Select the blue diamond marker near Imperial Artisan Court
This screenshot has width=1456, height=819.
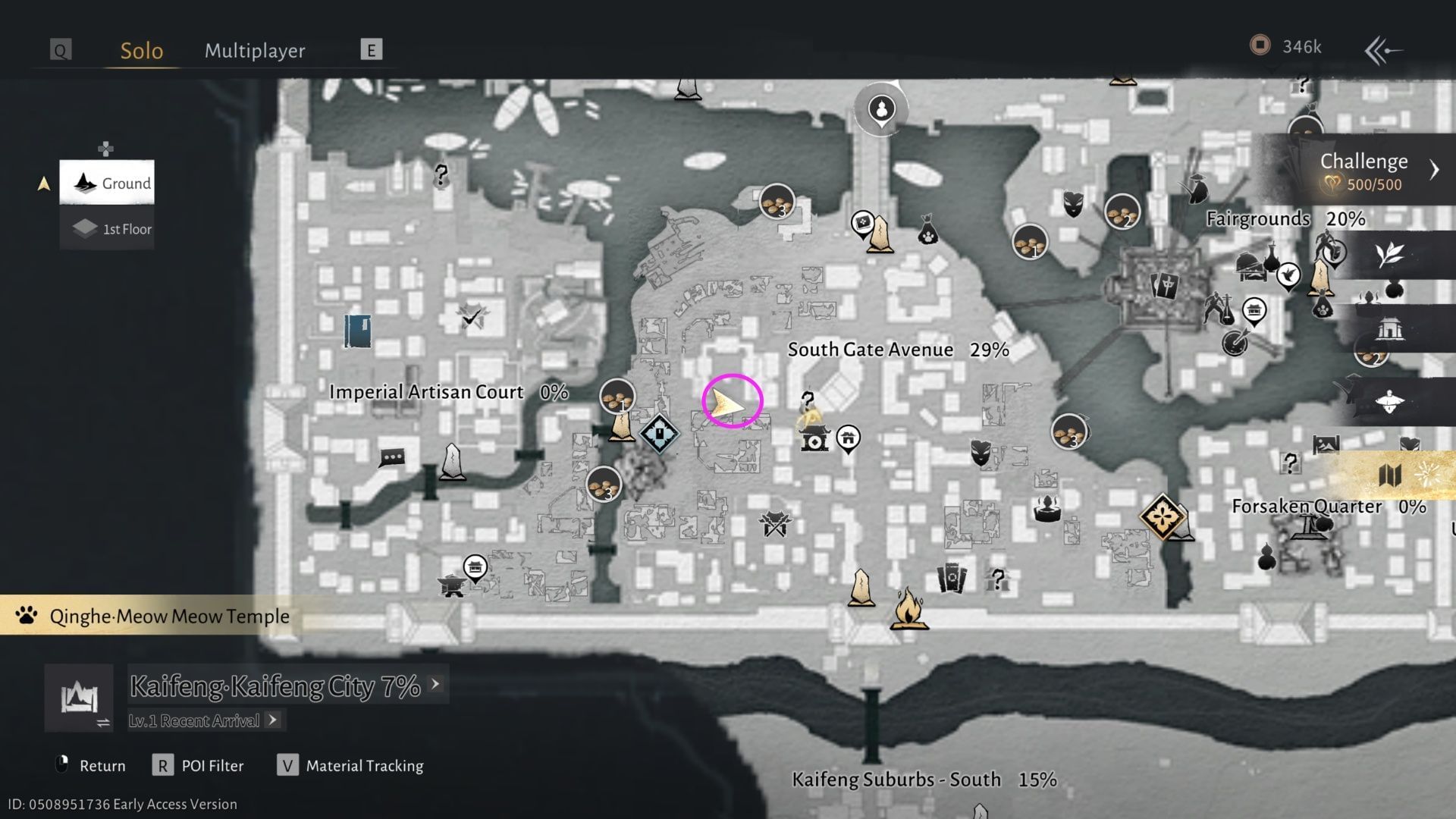coord(659,432)
